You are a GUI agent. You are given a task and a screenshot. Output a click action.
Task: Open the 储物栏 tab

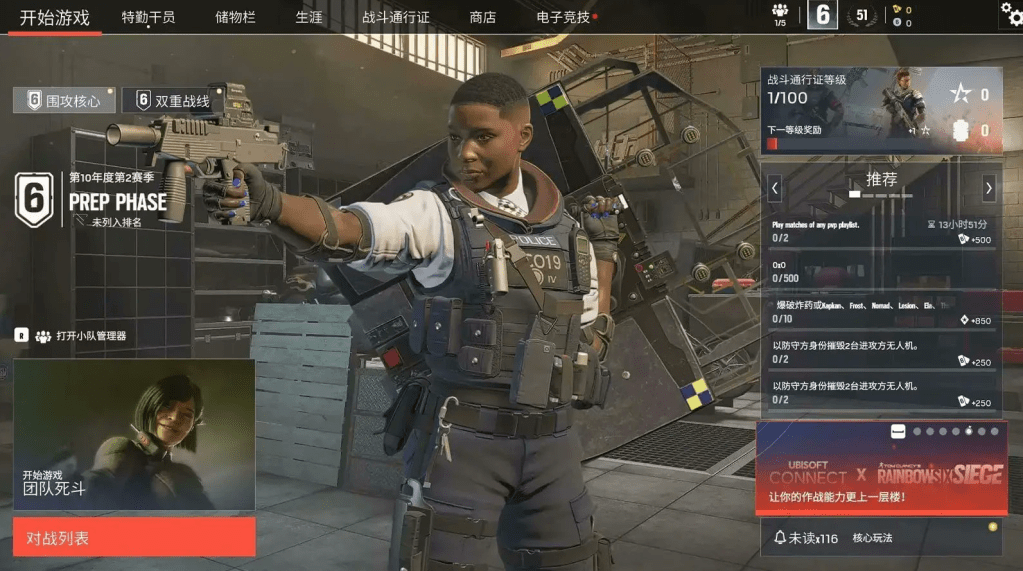(x=235, y=17)
